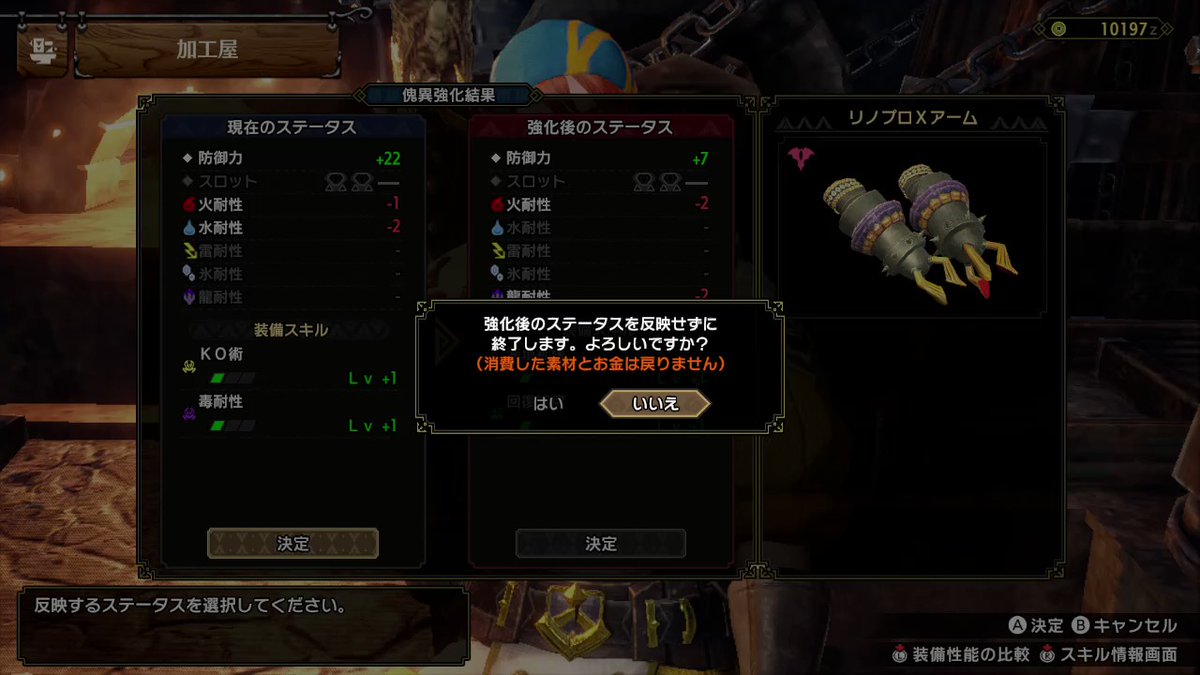
Task: Click the リノプロXアーム armor thumbnail
Action: tap(912, 226)
